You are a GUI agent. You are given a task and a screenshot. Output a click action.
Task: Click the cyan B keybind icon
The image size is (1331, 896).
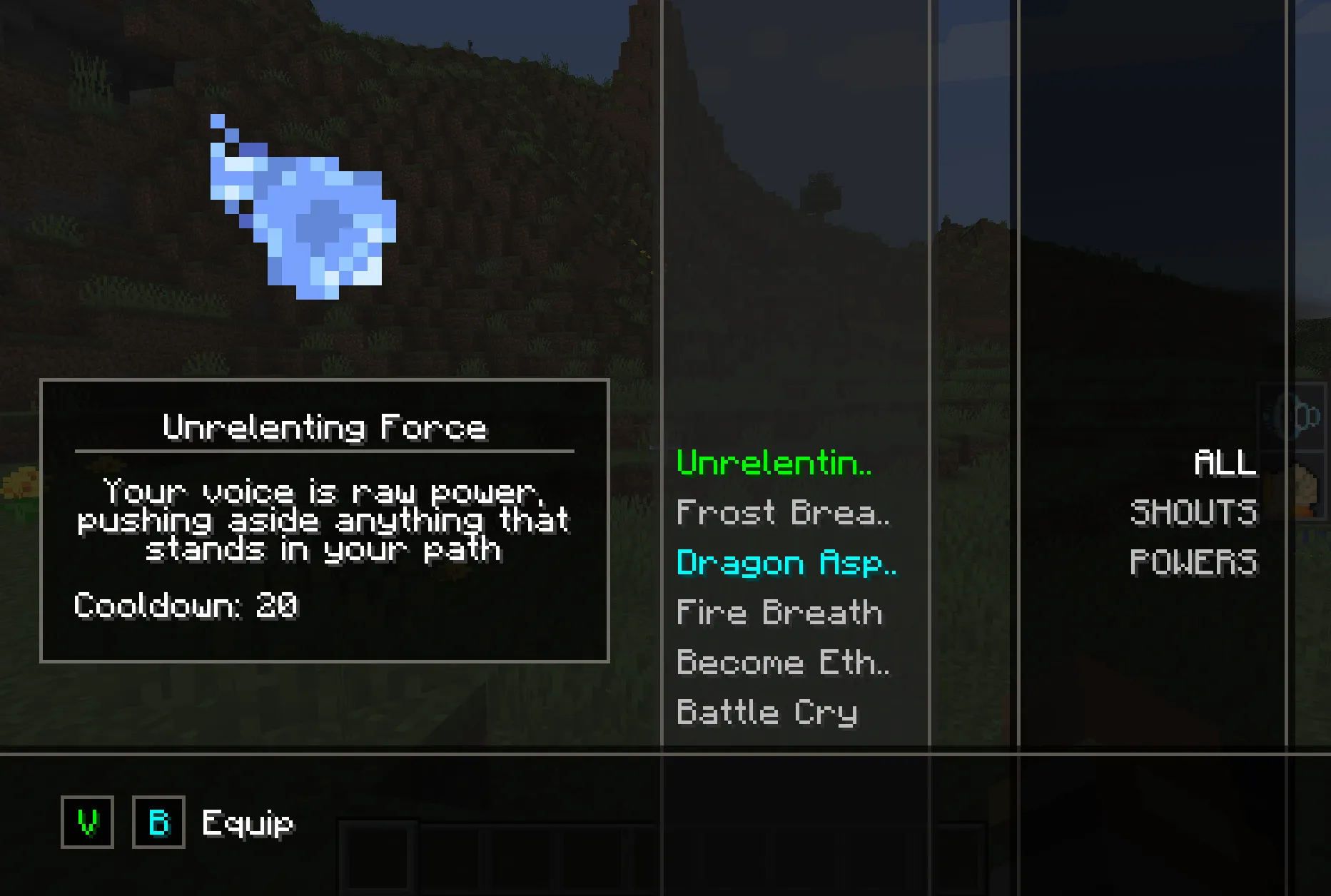tap(158, 823)
